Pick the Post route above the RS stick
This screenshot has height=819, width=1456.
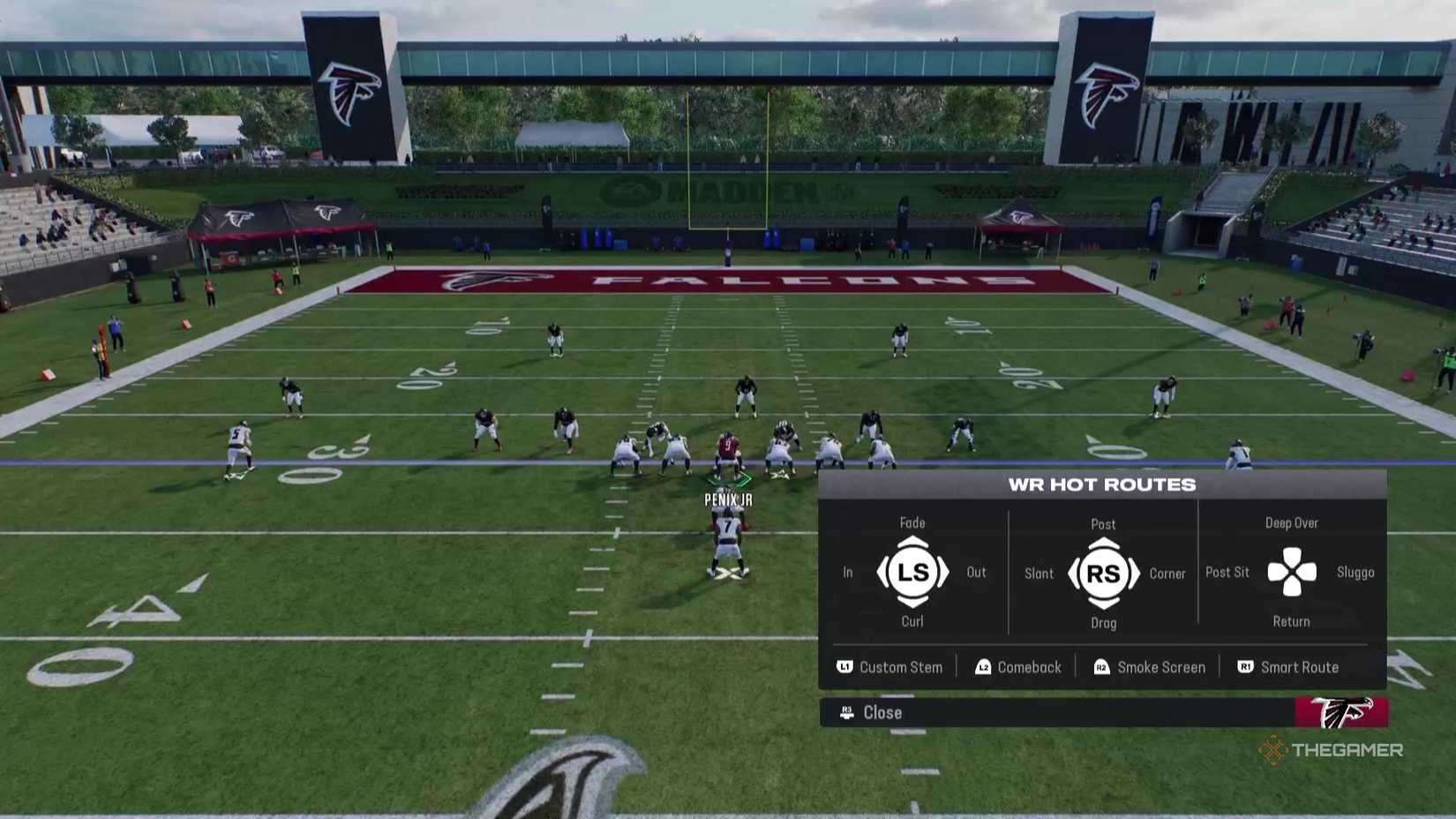coord(1103,522)
